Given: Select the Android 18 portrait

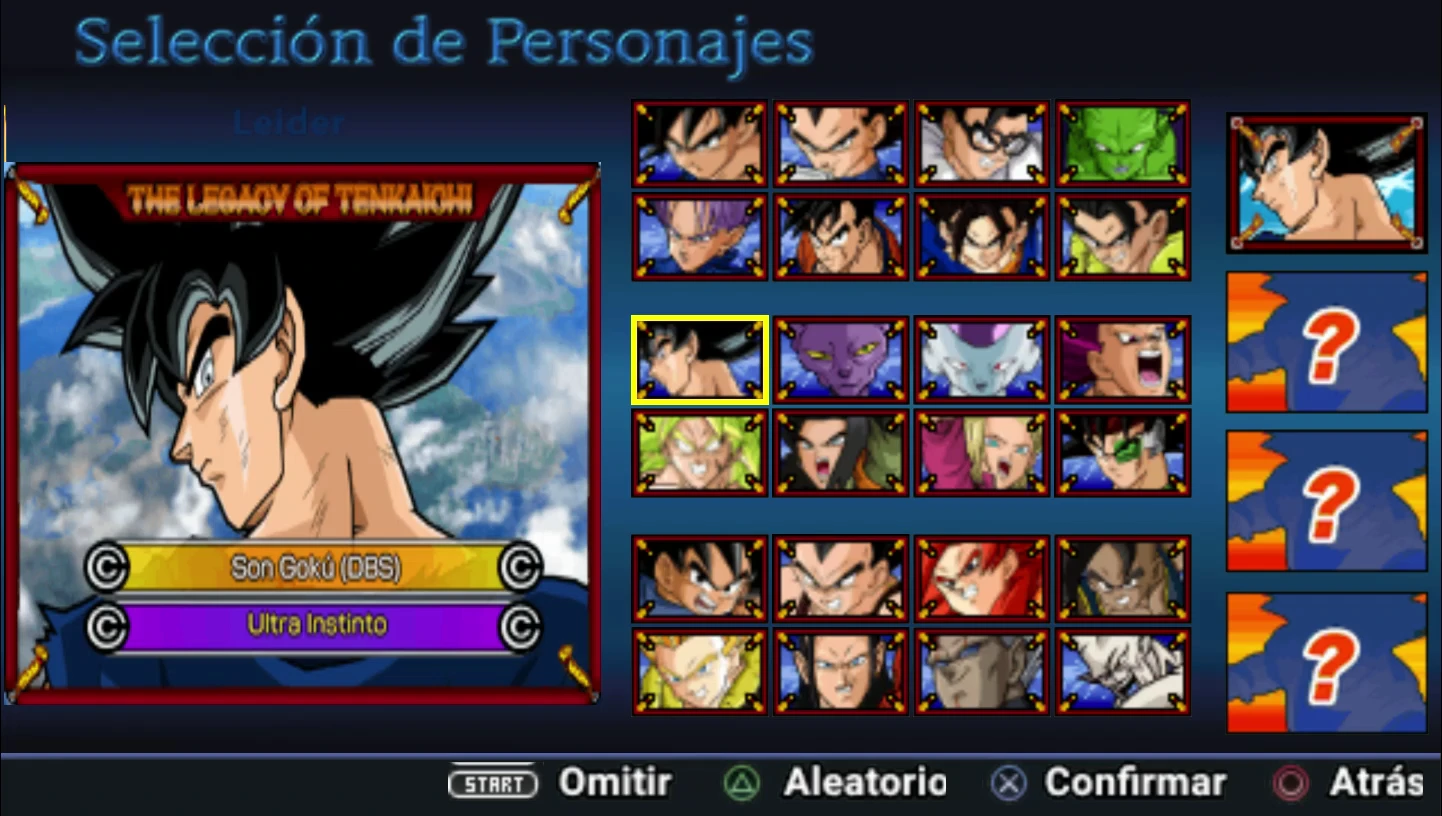Looking at the screenshot, I should point(982,452).
